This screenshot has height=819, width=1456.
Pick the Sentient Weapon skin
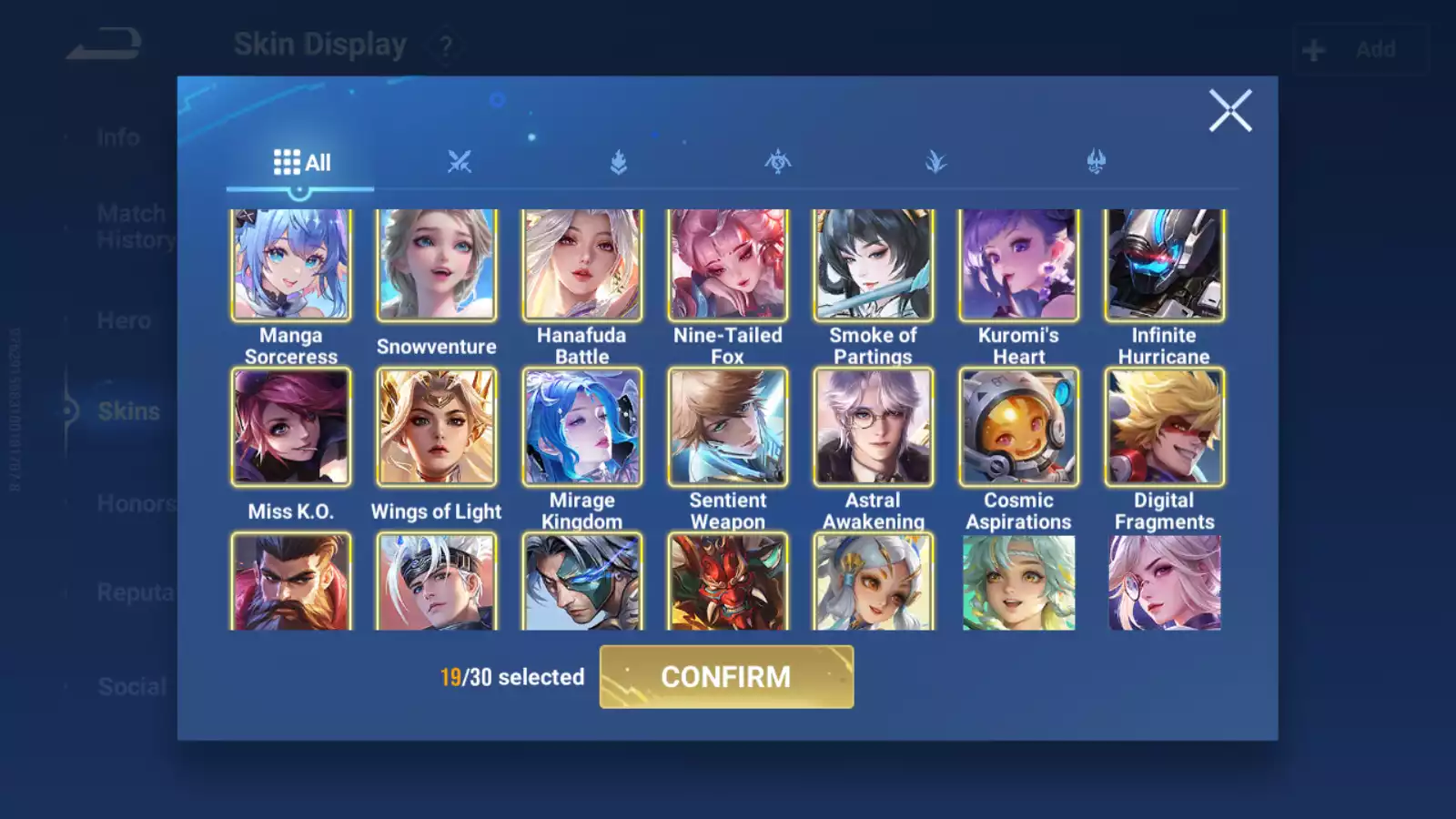pyautogui.click(x=728, y=427)
